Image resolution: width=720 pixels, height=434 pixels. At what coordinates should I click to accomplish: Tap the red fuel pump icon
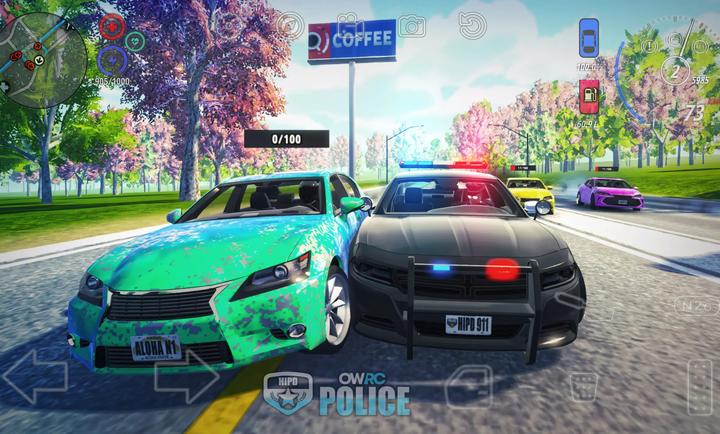[589, 96]
